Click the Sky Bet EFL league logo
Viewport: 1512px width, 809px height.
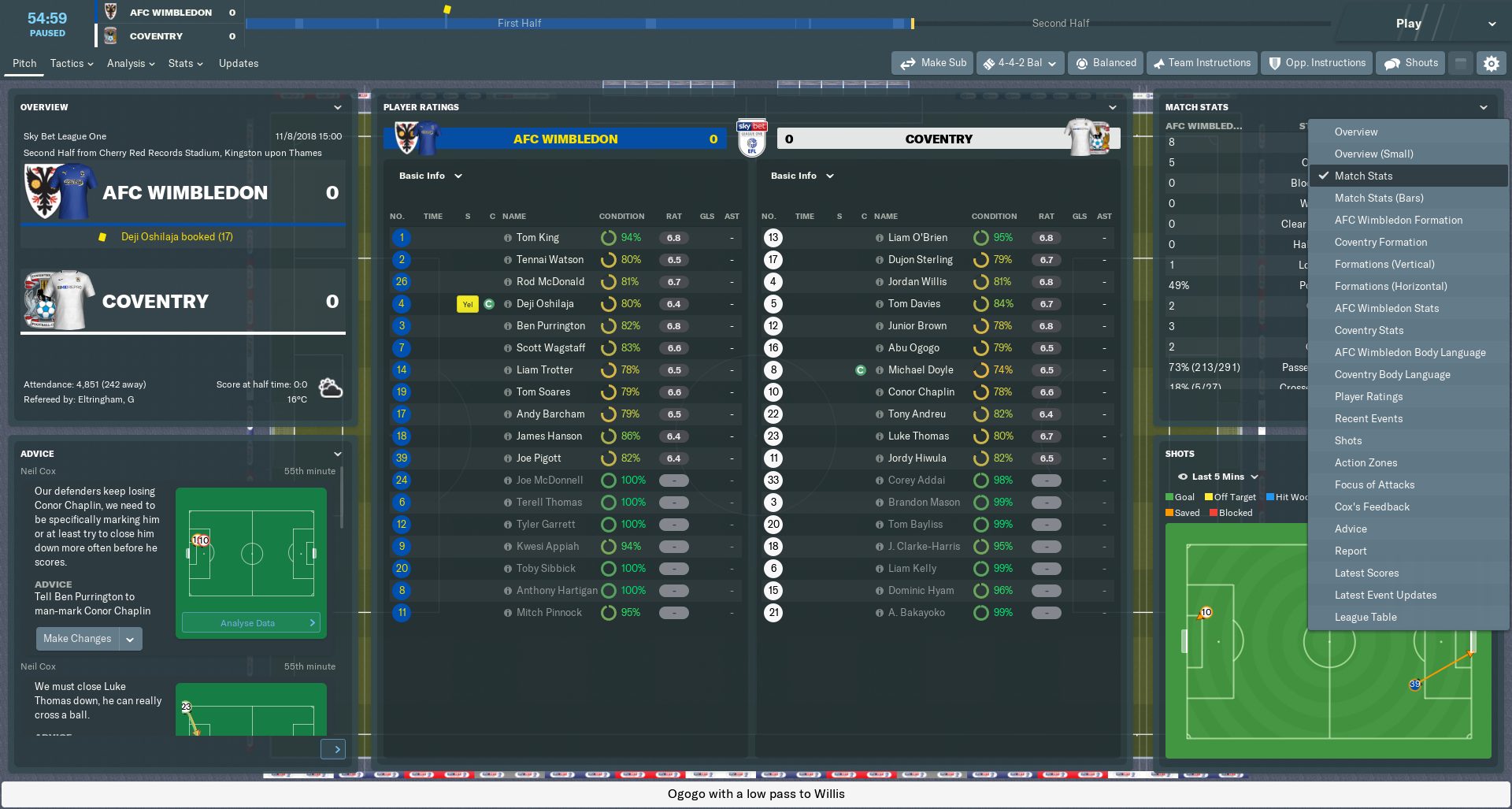[751, 139]
